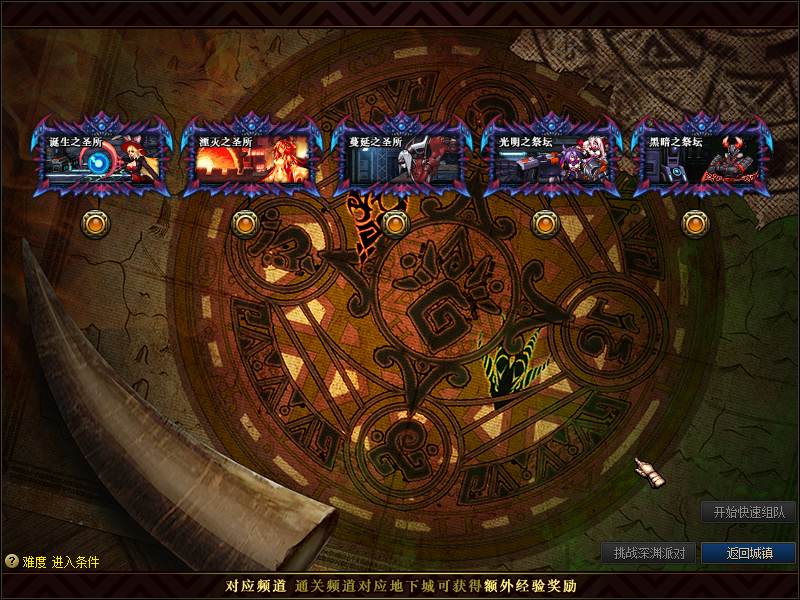Screen dimensions: 800x600
Task: Click the orange orb under 蔓延之圣所
Action: [395, 224]
